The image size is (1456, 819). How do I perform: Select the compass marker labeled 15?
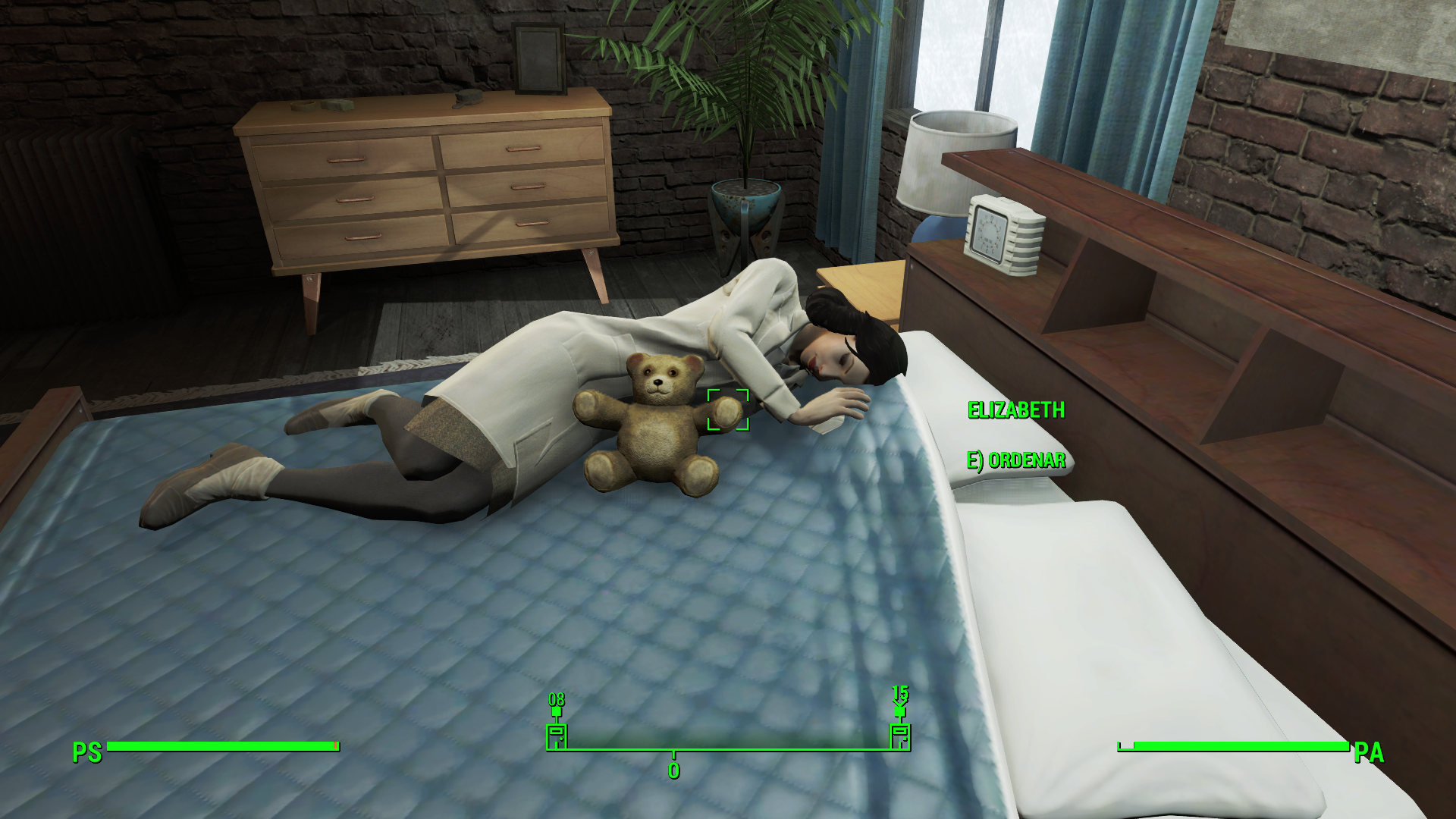pyautogui.click(x=899, y=734)
